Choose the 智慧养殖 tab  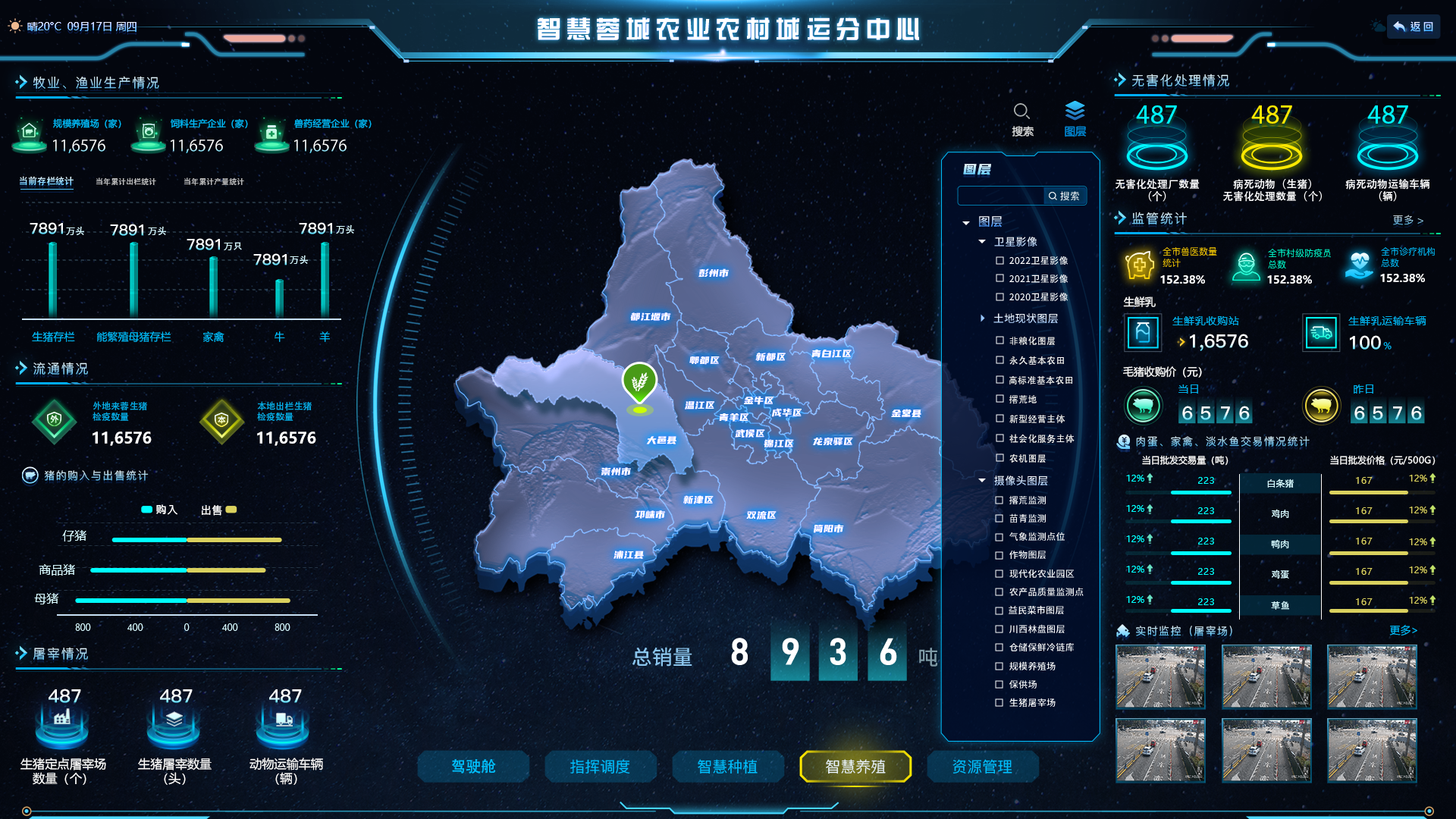855,767
